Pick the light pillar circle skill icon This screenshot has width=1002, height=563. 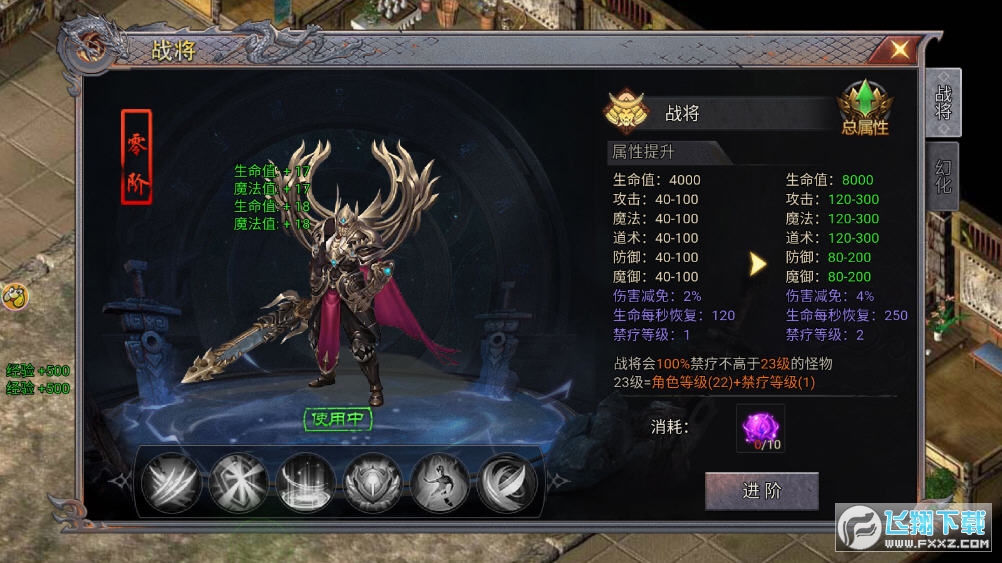(305, 483)
